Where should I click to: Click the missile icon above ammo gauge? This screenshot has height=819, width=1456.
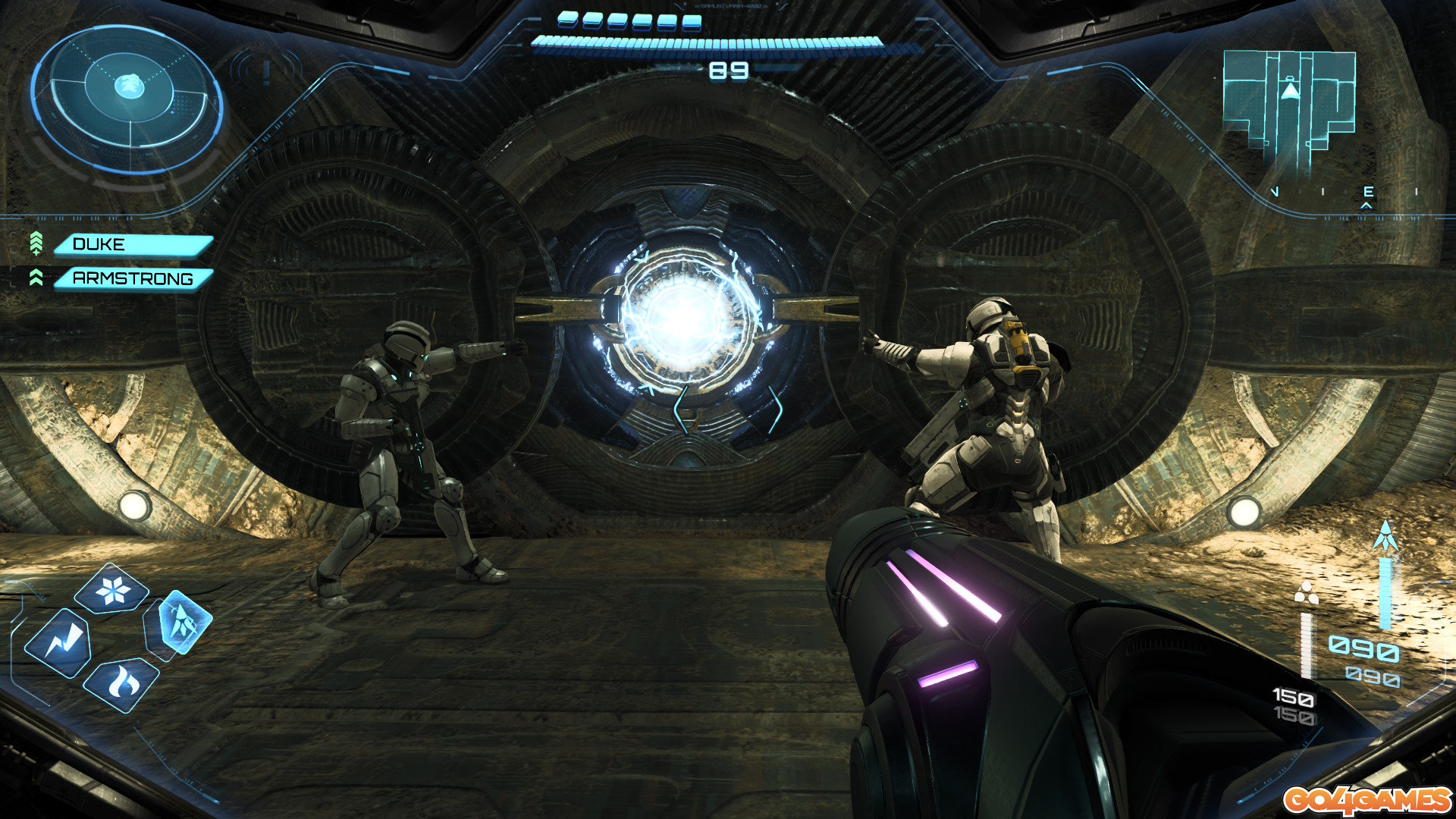[x=1385, y=537]
